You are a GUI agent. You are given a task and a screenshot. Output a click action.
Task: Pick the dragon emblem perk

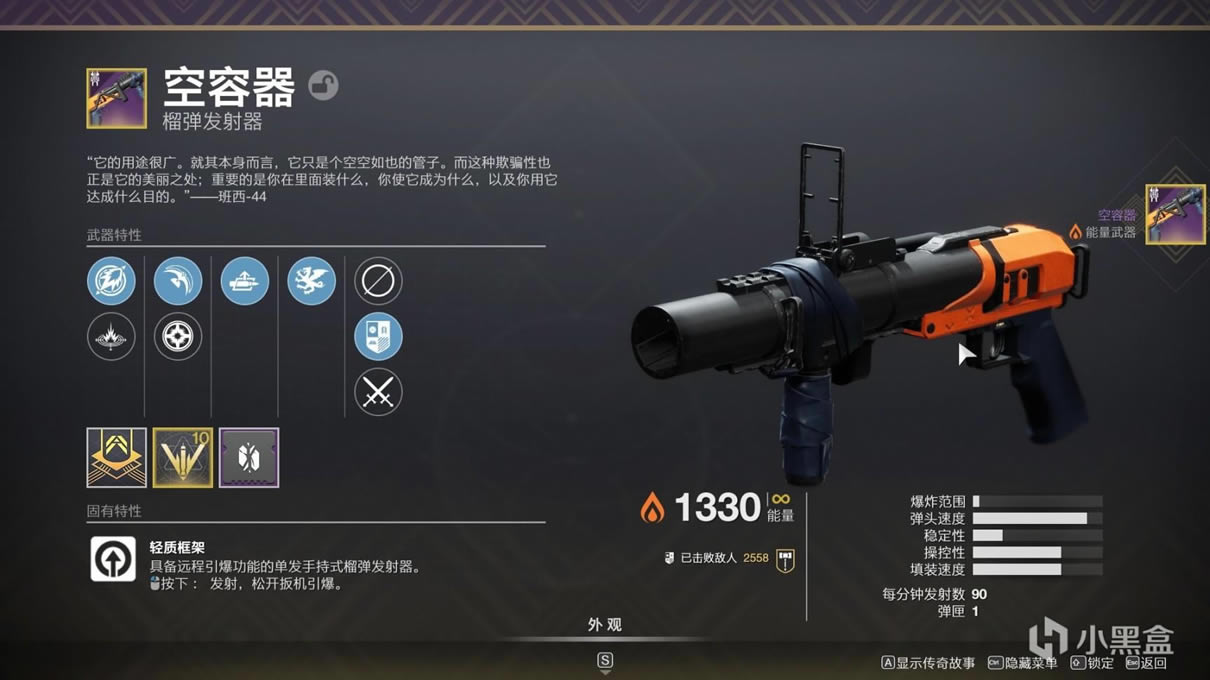pos(311,281)
